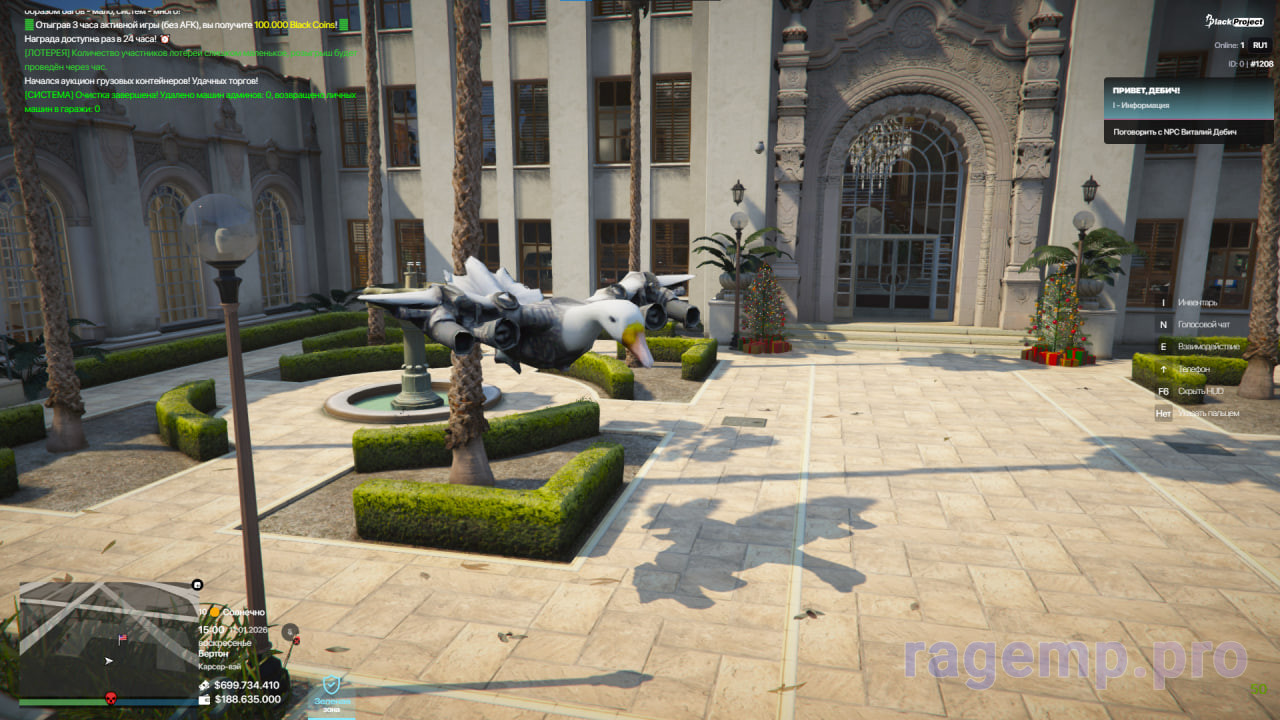This screenshot has width=1280, height=720.
Task: Choose 'Поговорить с NPC Виталий Дебич' option
Action: (x=1174, y=131)
